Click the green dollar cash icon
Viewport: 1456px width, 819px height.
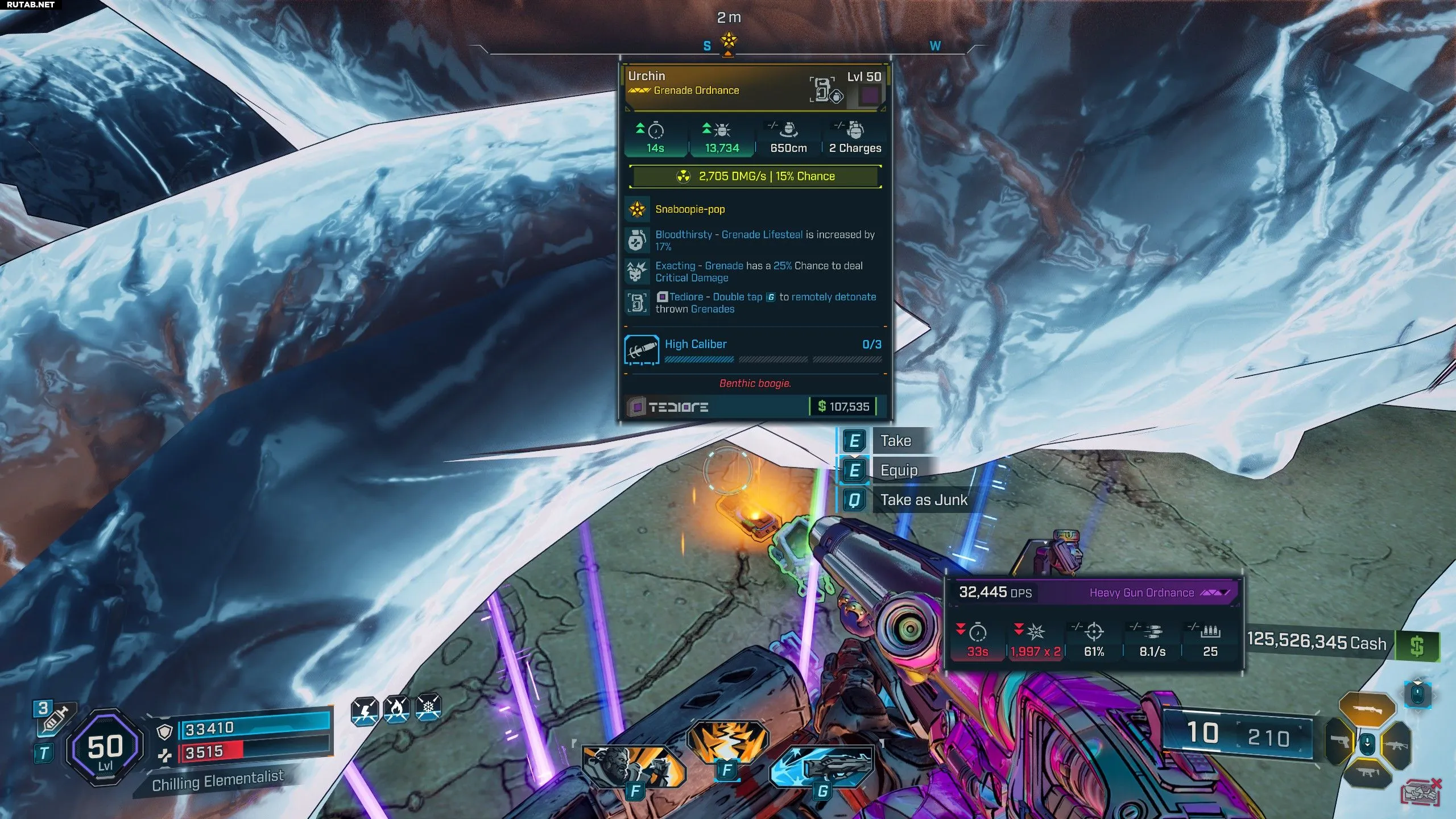tap(1417, 646)
